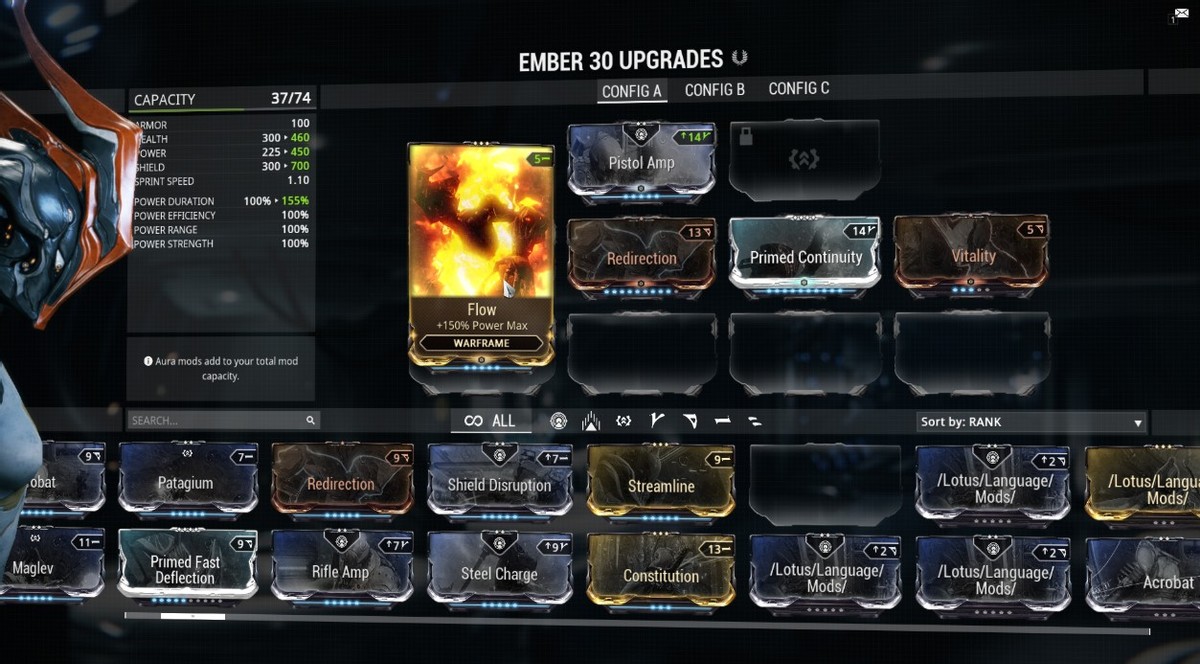Choose the Steel Charge mod card
The height and width of the screenshot is (664, 1200).
point(499,573)
